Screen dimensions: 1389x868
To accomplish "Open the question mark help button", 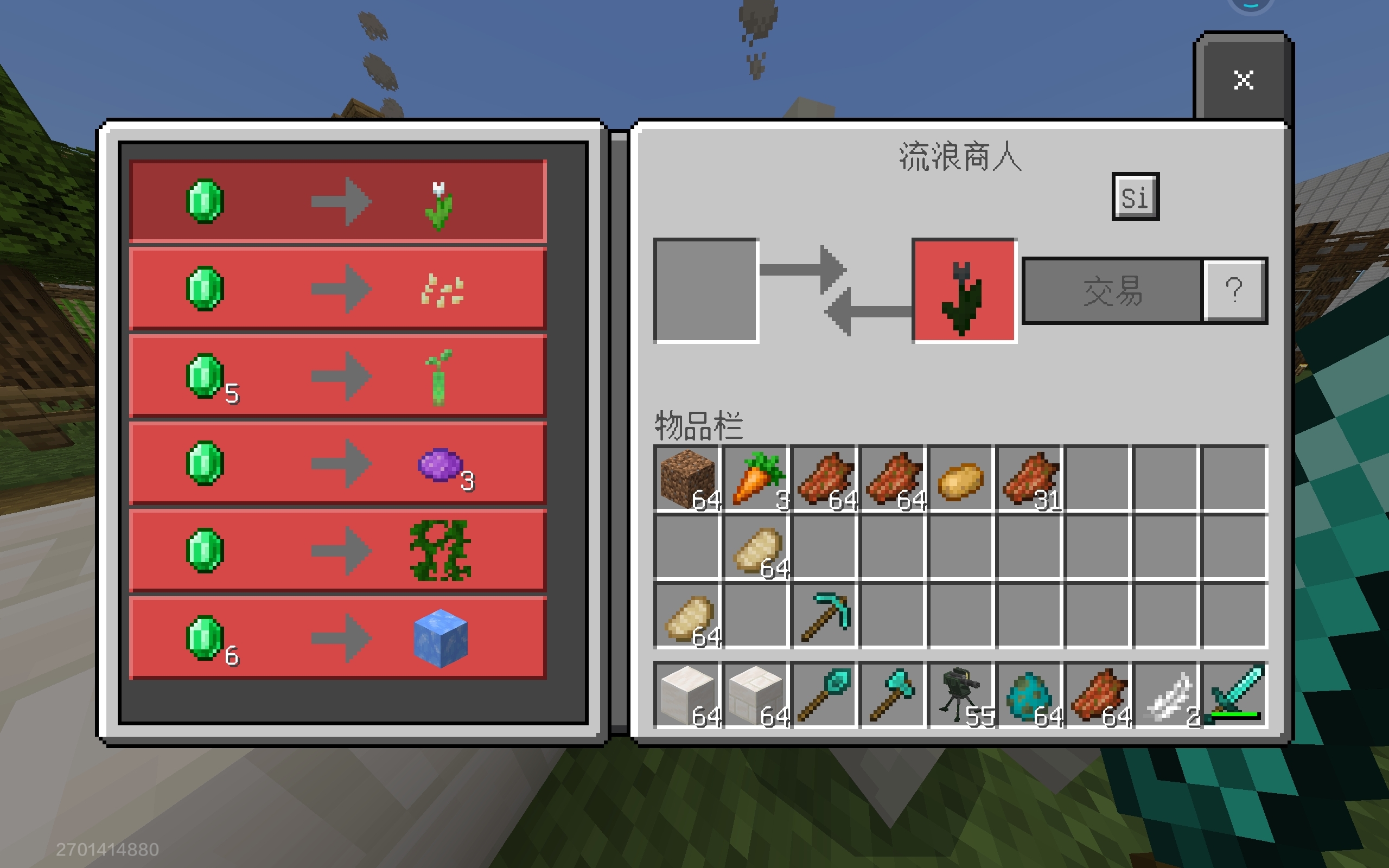I will tap(1234, 291).
